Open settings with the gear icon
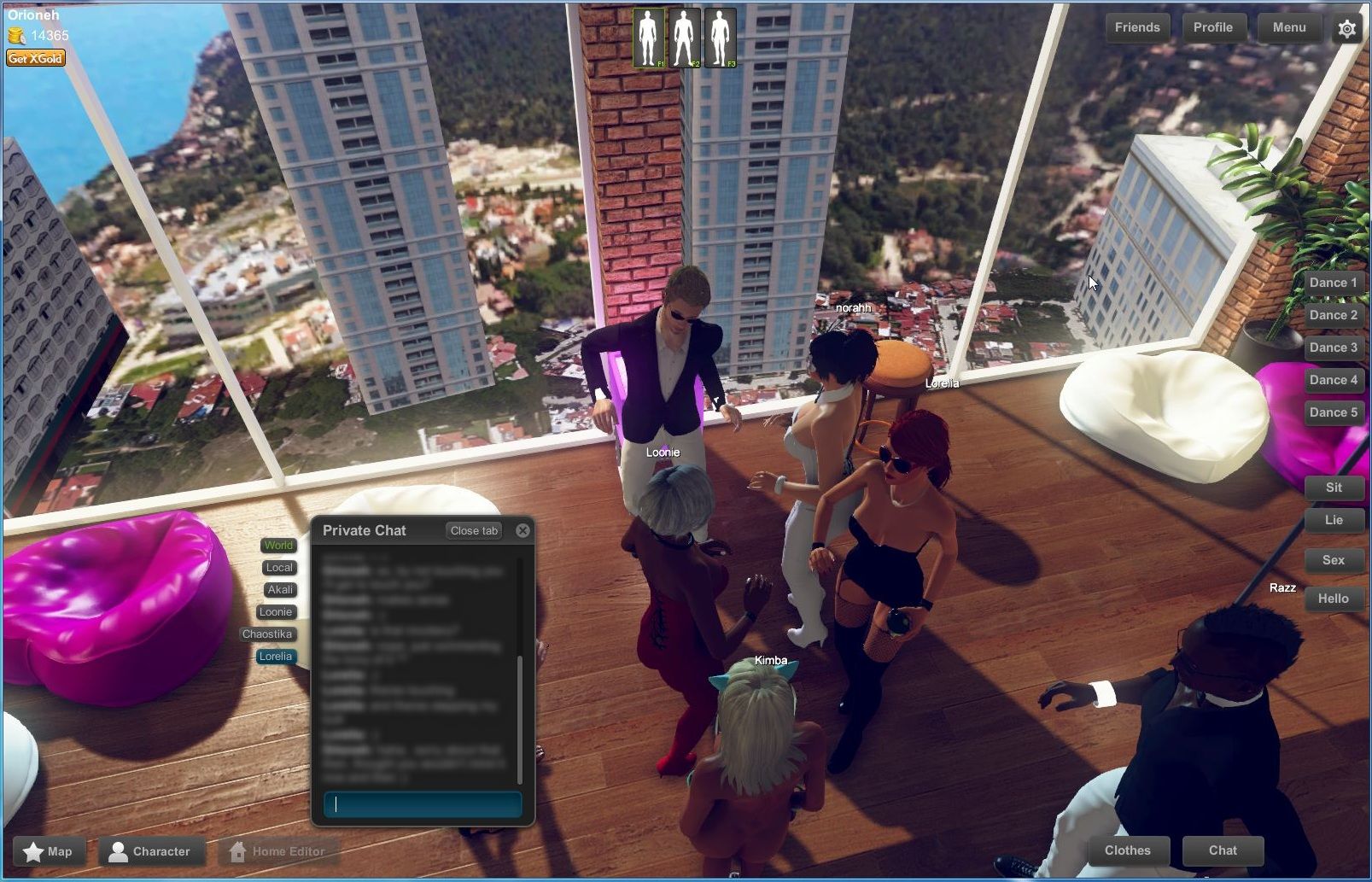This screenshot has width=1372, height=882. (1347, 28)
